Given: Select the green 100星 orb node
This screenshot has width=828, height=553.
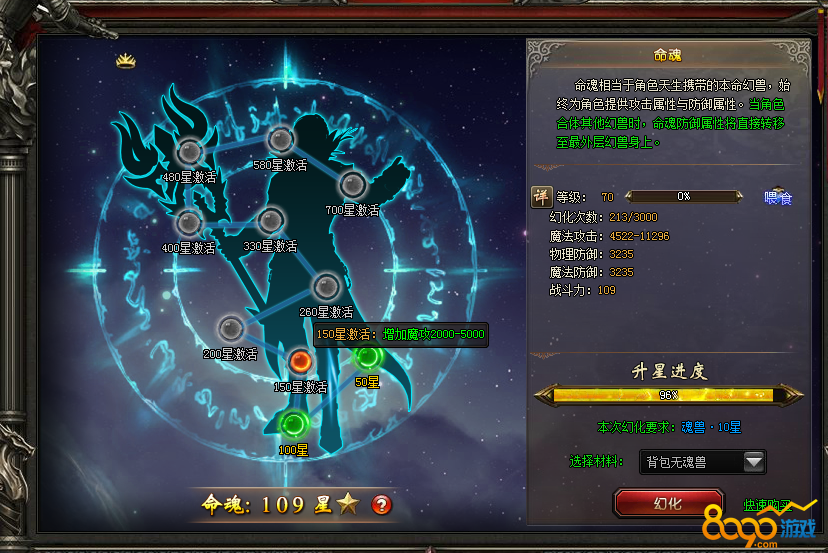Looking at the screenshot, I should (x=293, y=424).
